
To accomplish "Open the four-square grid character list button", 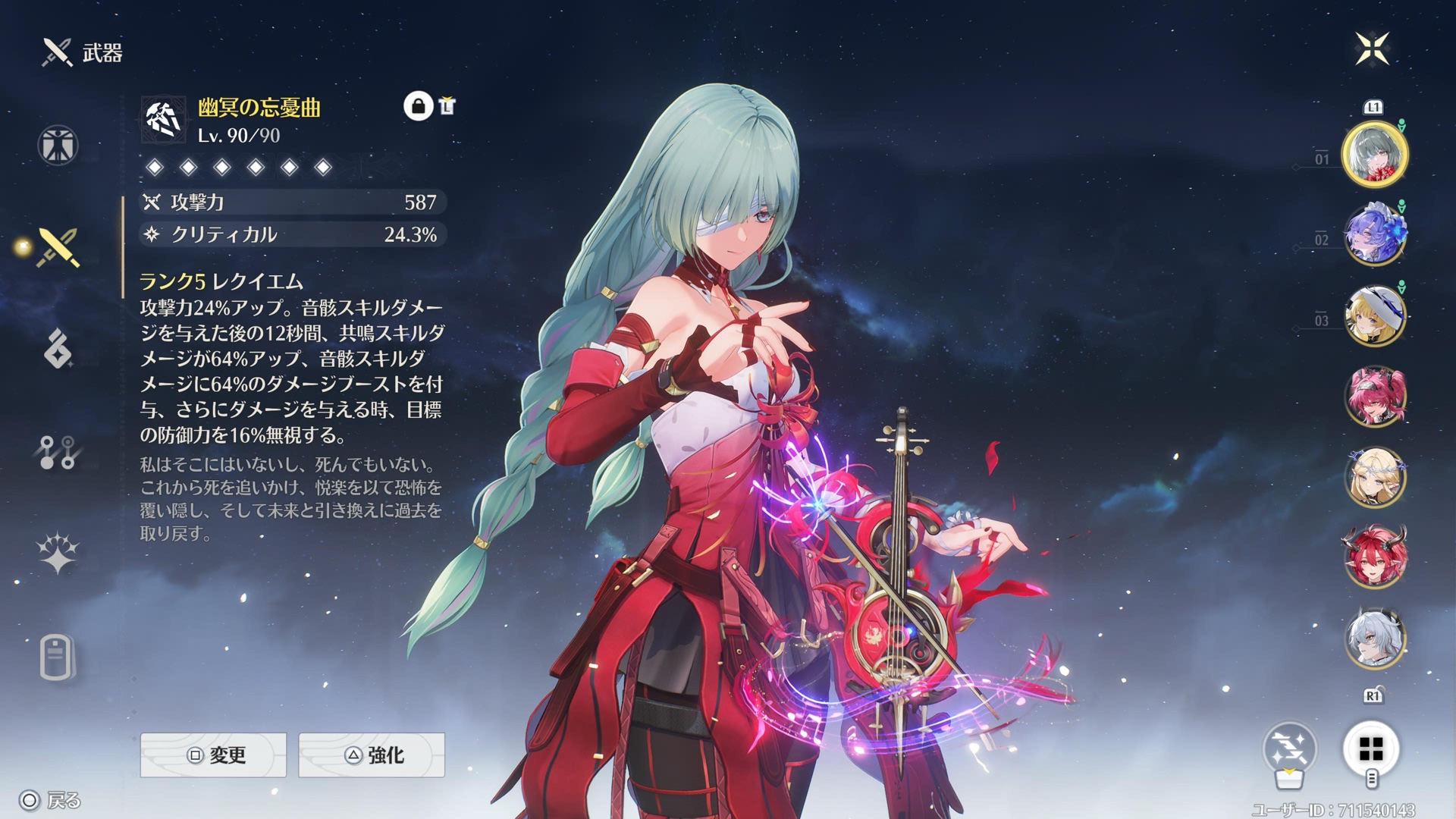I will click(x=1371, y=749).
